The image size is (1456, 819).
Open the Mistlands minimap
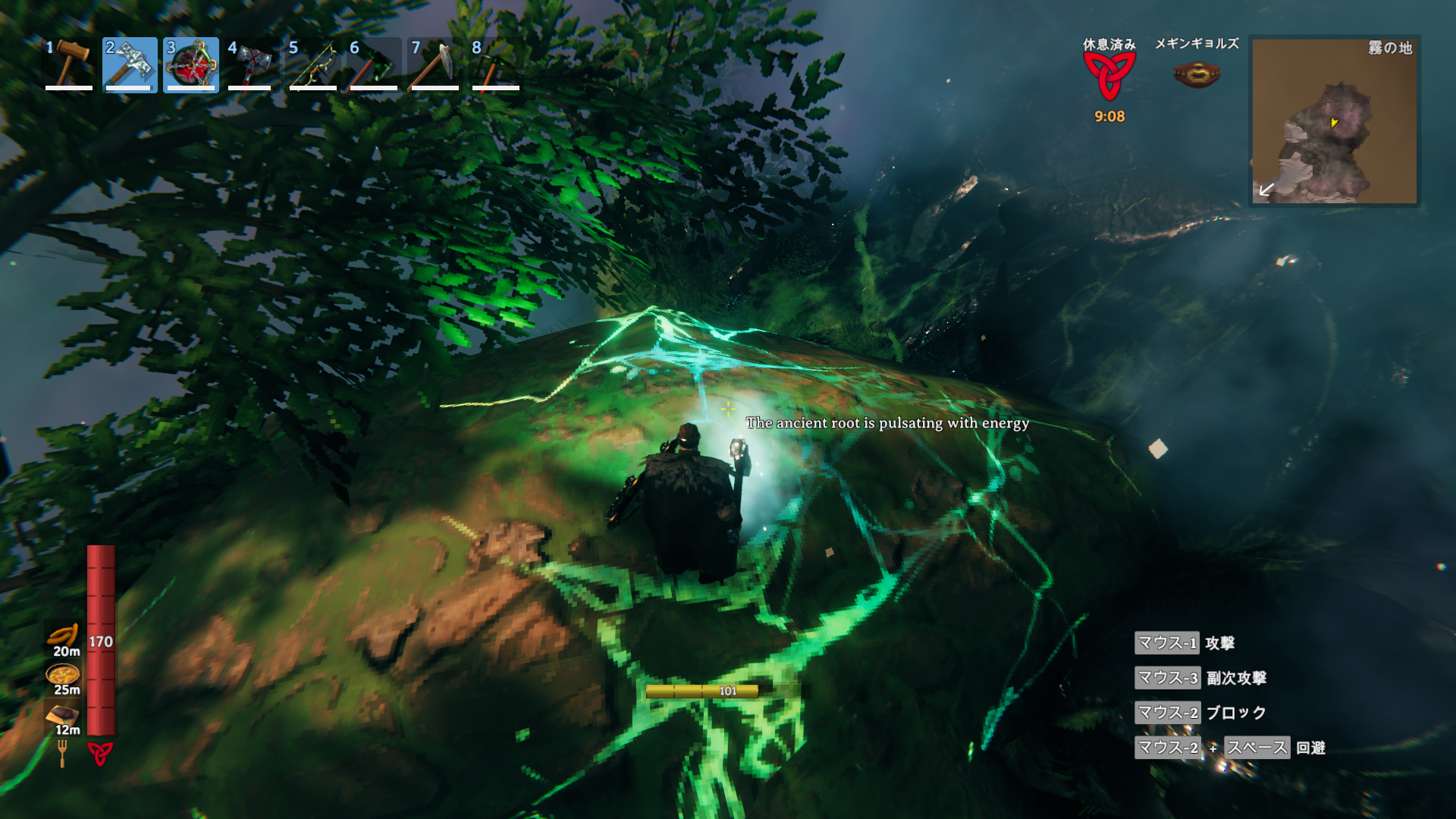pyautogui.click(x=1334, y=121)
